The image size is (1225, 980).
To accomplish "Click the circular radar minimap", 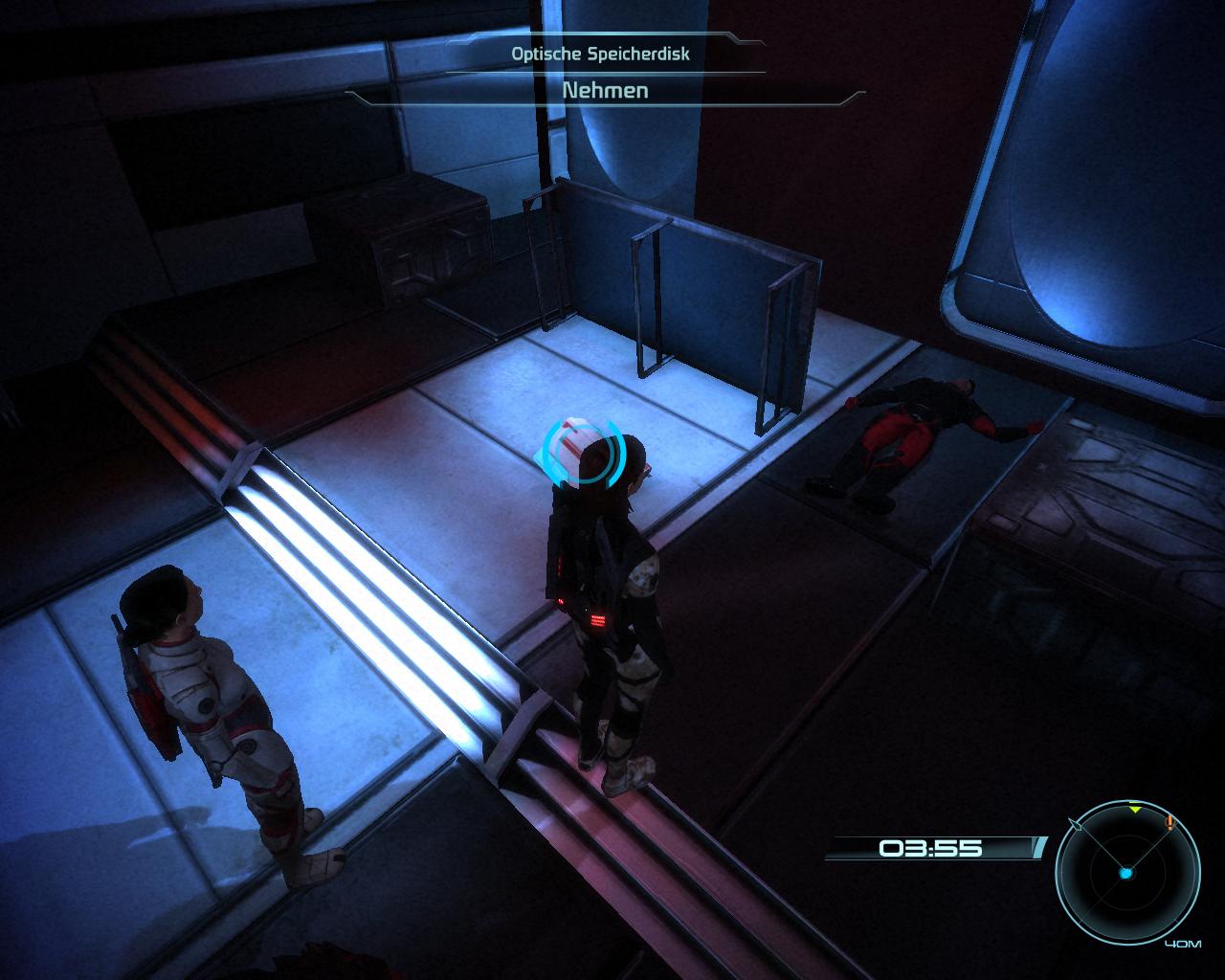I will click(x=1126, y=872).
